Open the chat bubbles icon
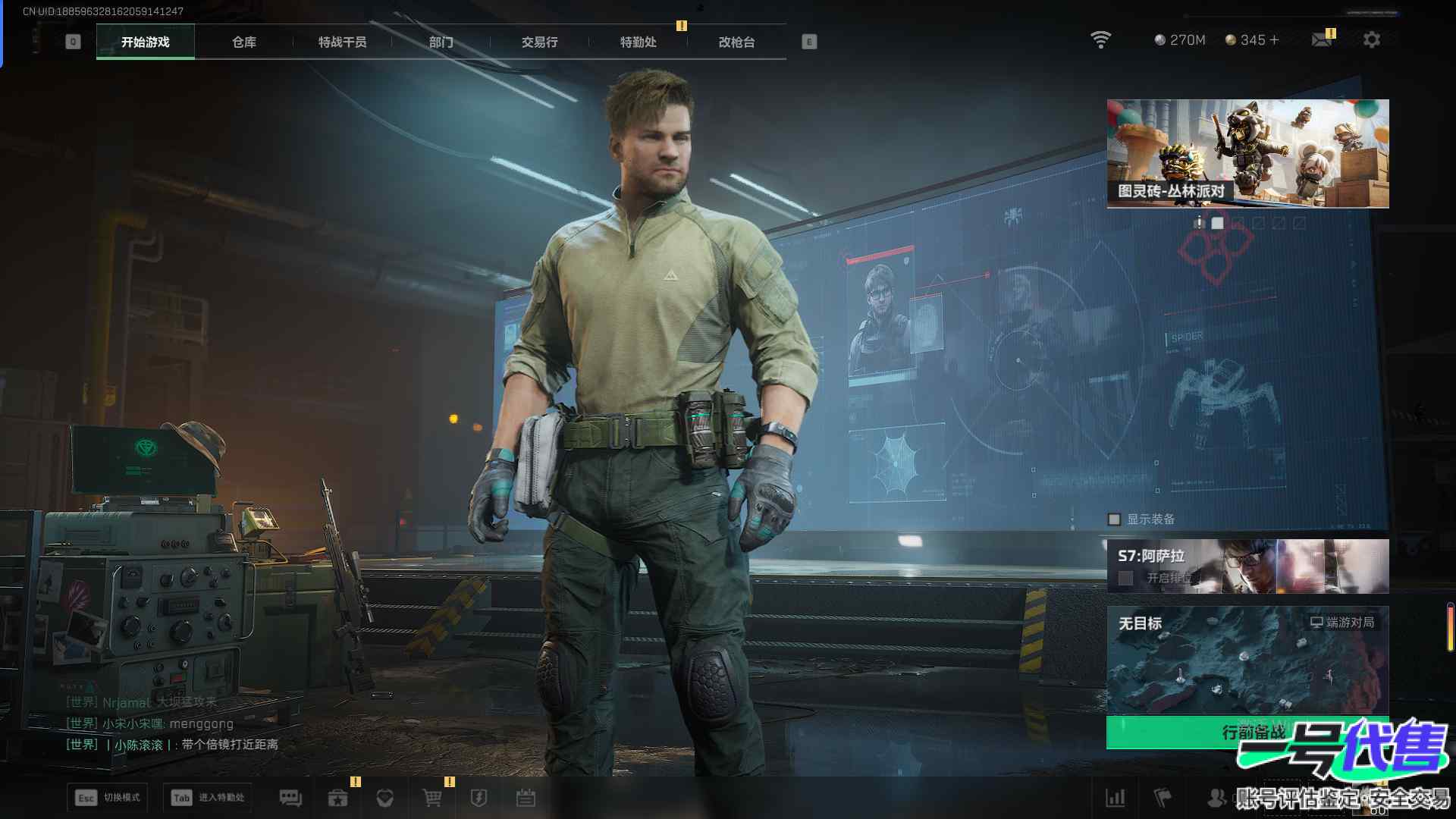The image size is (1456, 819). point(290,798)
